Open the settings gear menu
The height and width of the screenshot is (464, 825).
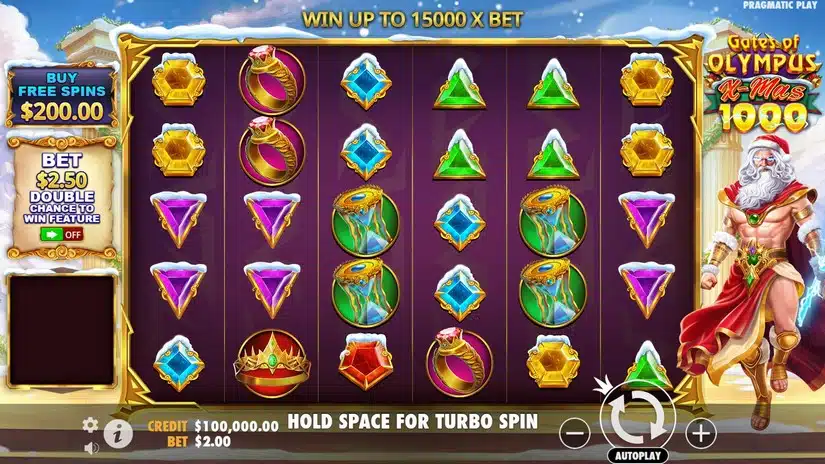[x=89, y=424]
